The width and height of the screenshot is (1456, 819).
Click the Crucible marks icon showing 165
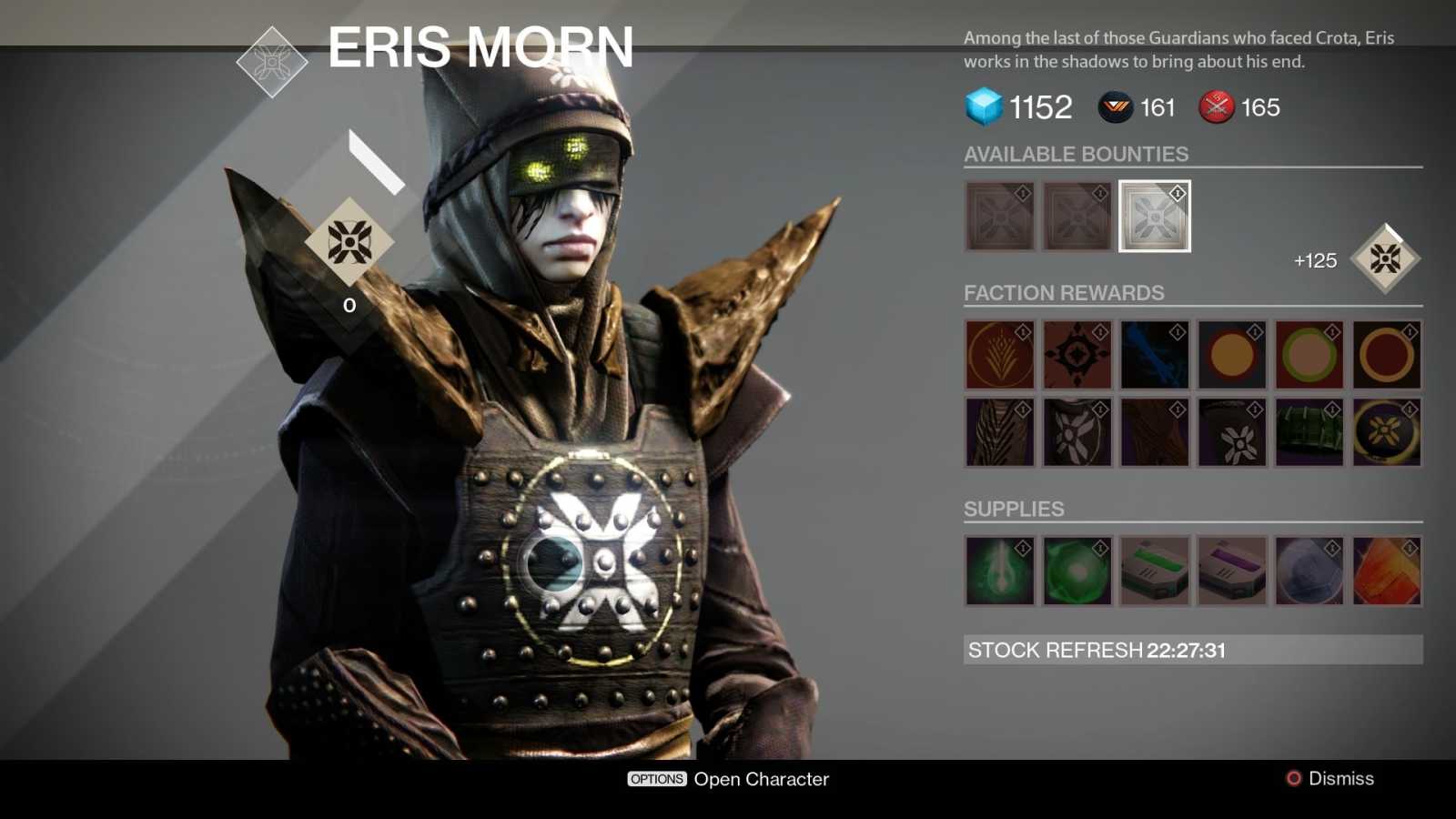1215,108
